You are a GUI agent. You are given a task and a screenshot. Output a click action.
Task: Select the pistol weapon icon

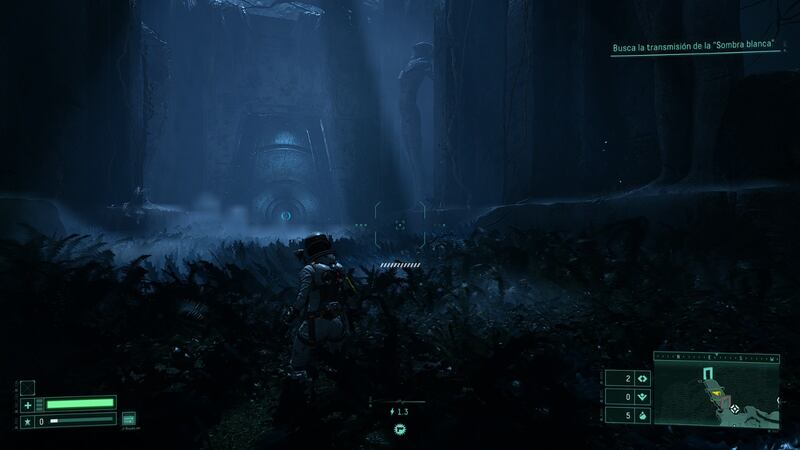point(398,429)
